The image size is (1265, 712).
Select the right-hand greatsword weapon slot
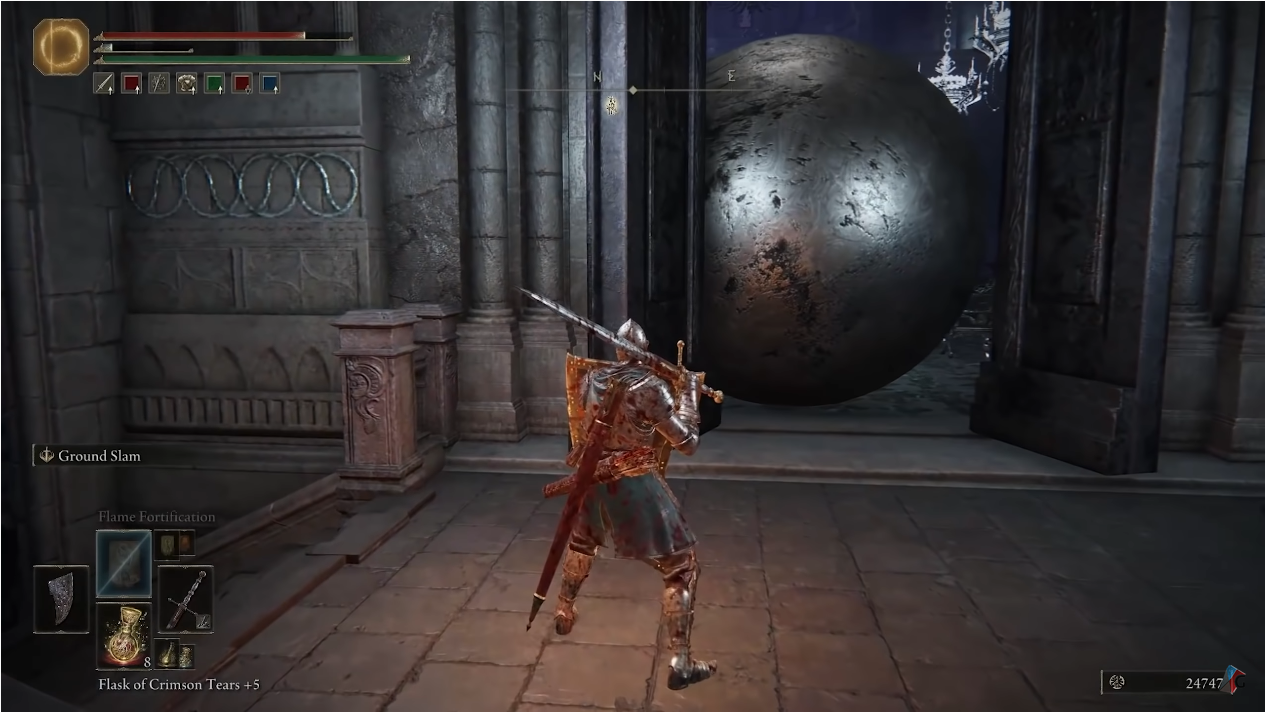coord(185,599)
